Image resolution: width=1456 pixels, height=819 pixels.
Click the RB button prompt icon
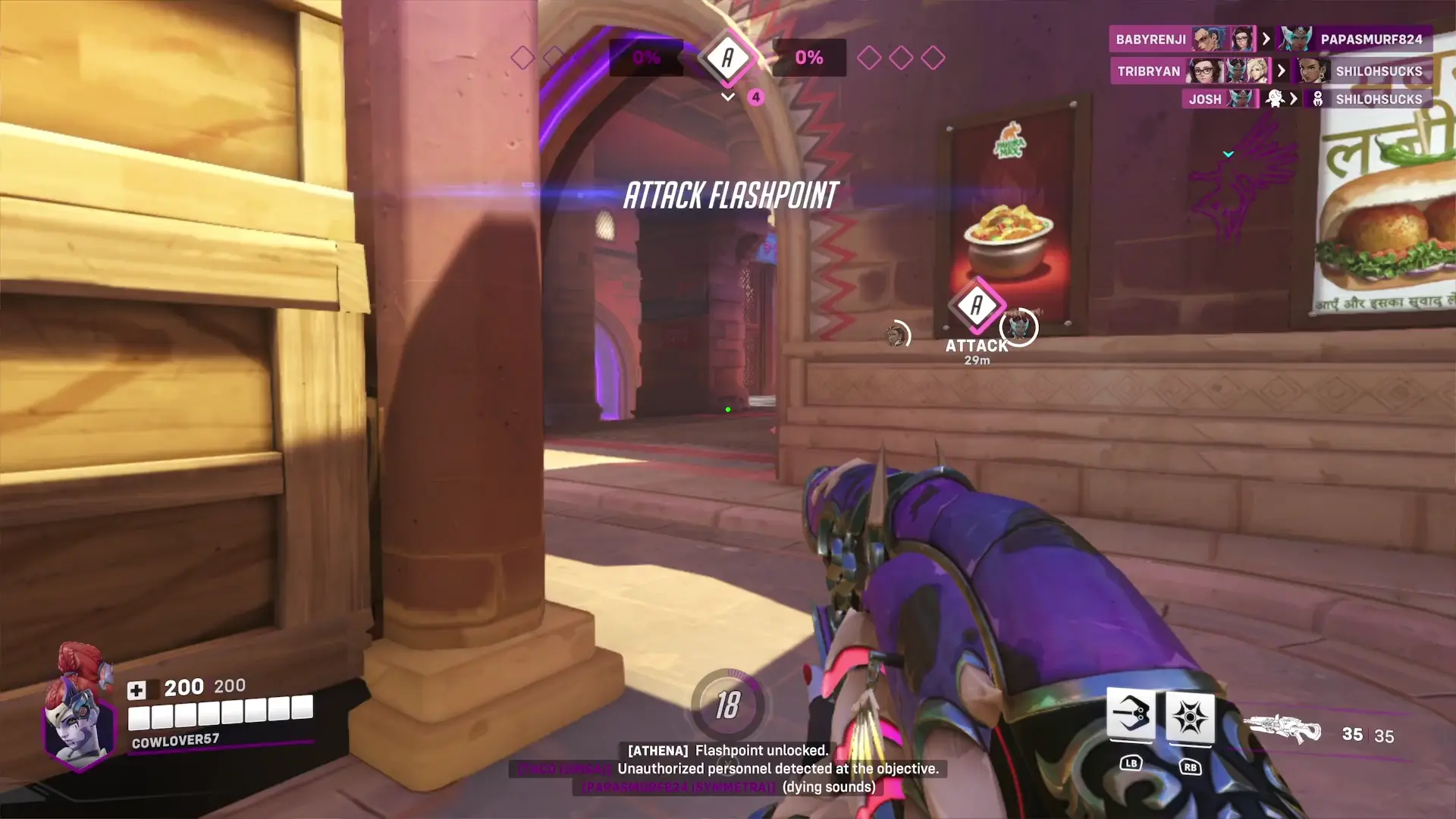coord(1191,765)
